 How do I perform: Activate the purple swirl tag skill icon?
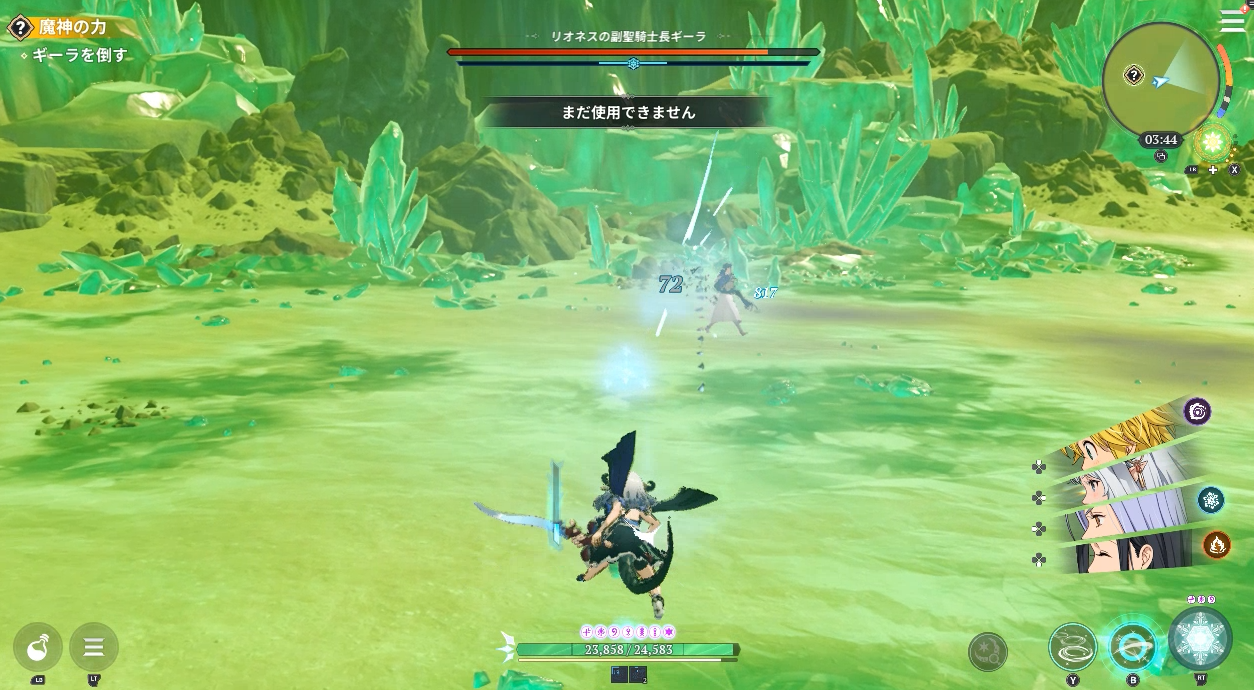(1197, 411)
